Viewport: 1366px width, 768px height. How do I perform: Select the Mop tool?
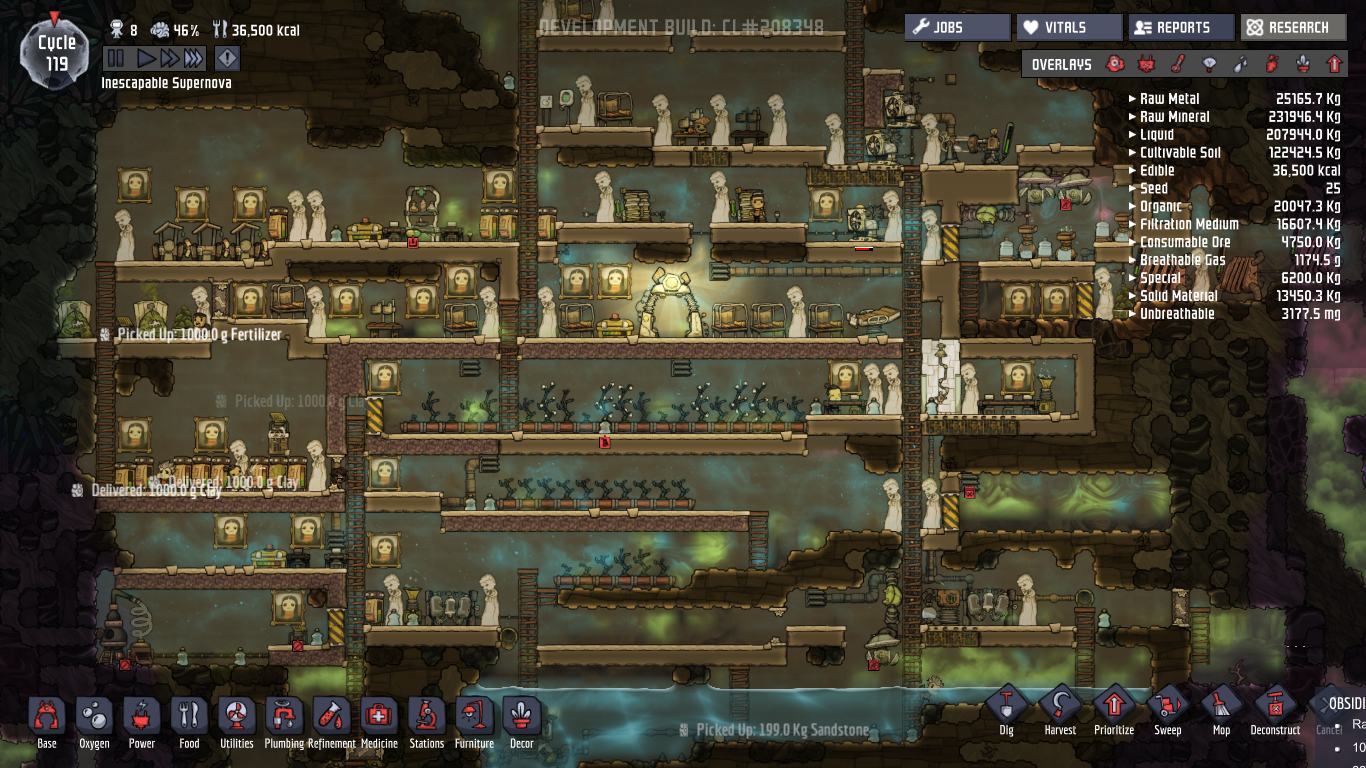click(1221, 710)
